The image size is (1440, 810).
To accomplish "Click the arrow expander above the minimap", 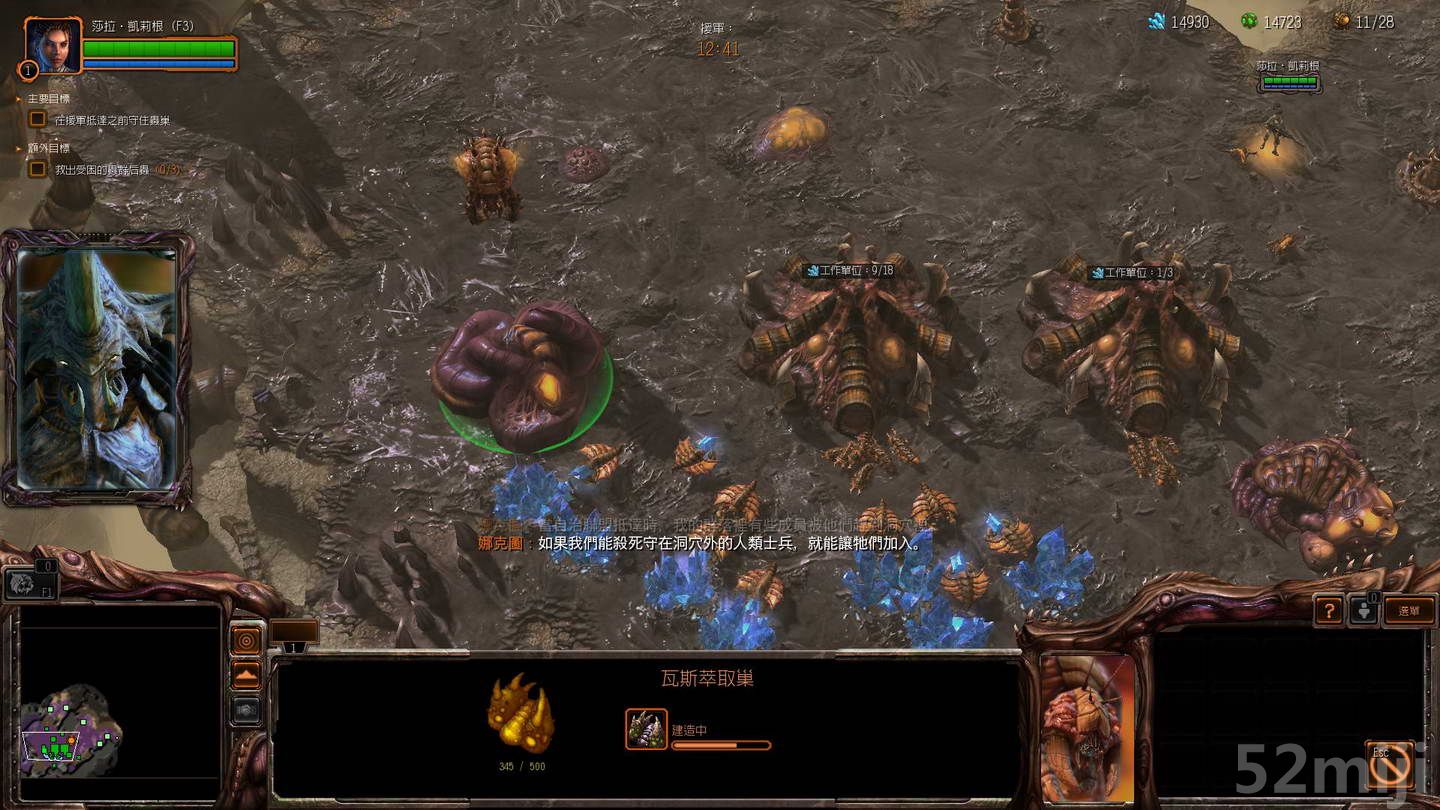I will click(248, 674).
